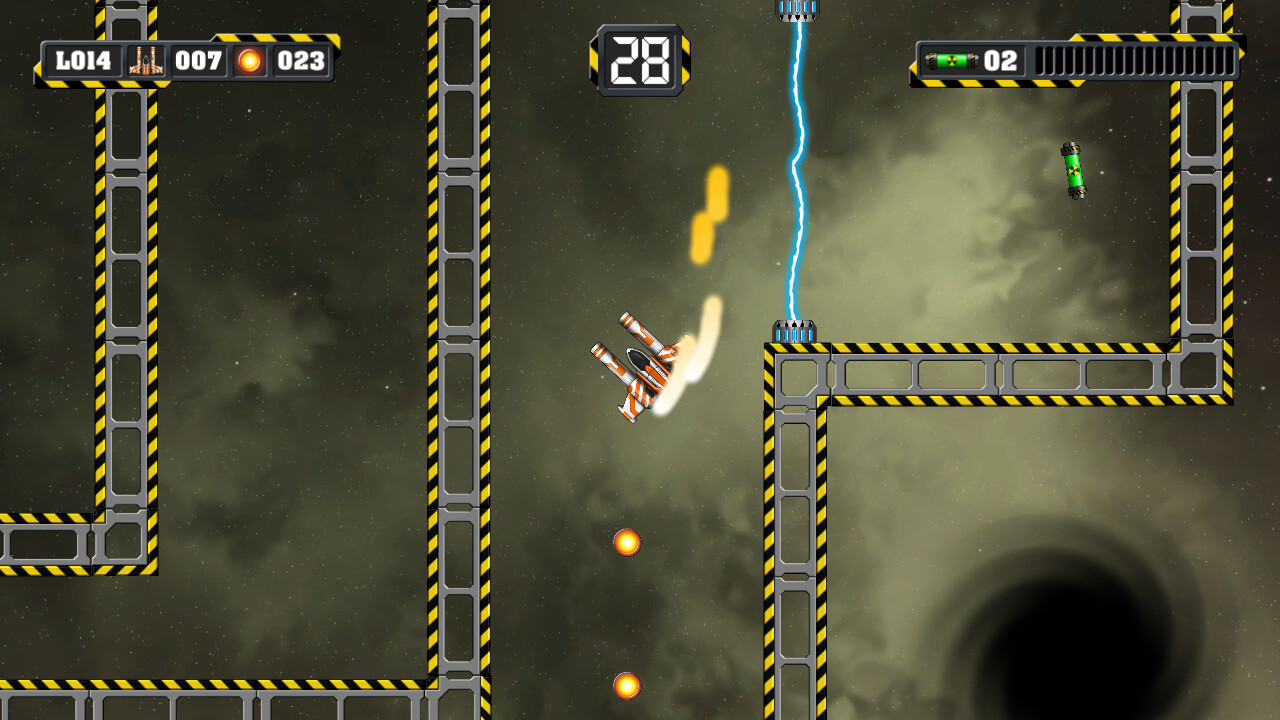Click the lives counter showing 007
Image resolution: width=1280 pixels, height=720 pixels.
[x=197, y=61]
